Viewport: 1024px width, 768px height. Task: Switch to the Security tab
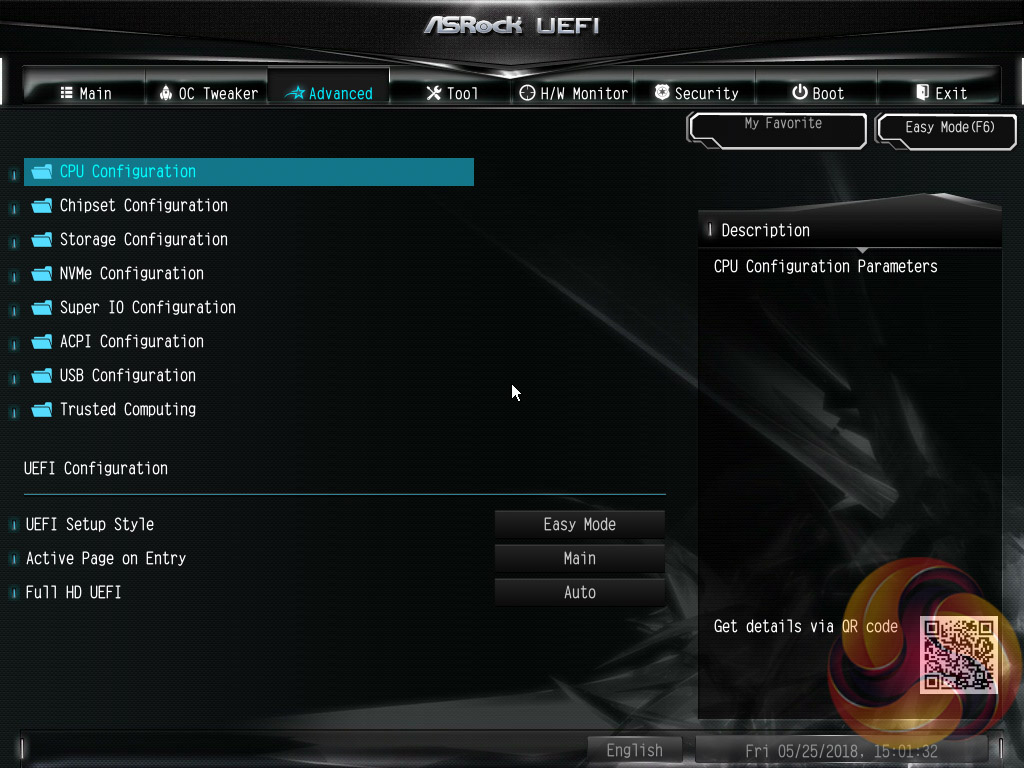pyautogui.click(x=696, y=93)
